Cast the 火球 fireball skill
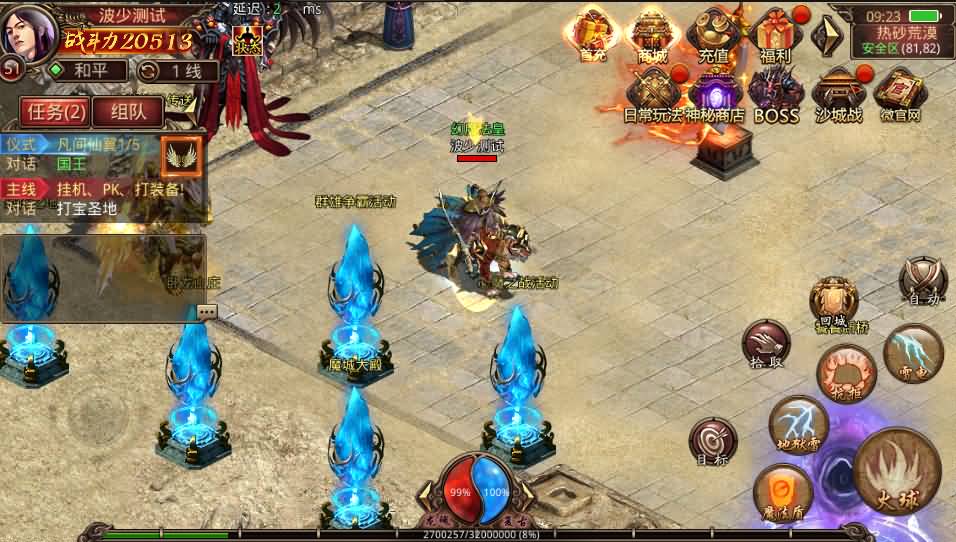The width and height of the screenshot is (956, 542). 897,472
